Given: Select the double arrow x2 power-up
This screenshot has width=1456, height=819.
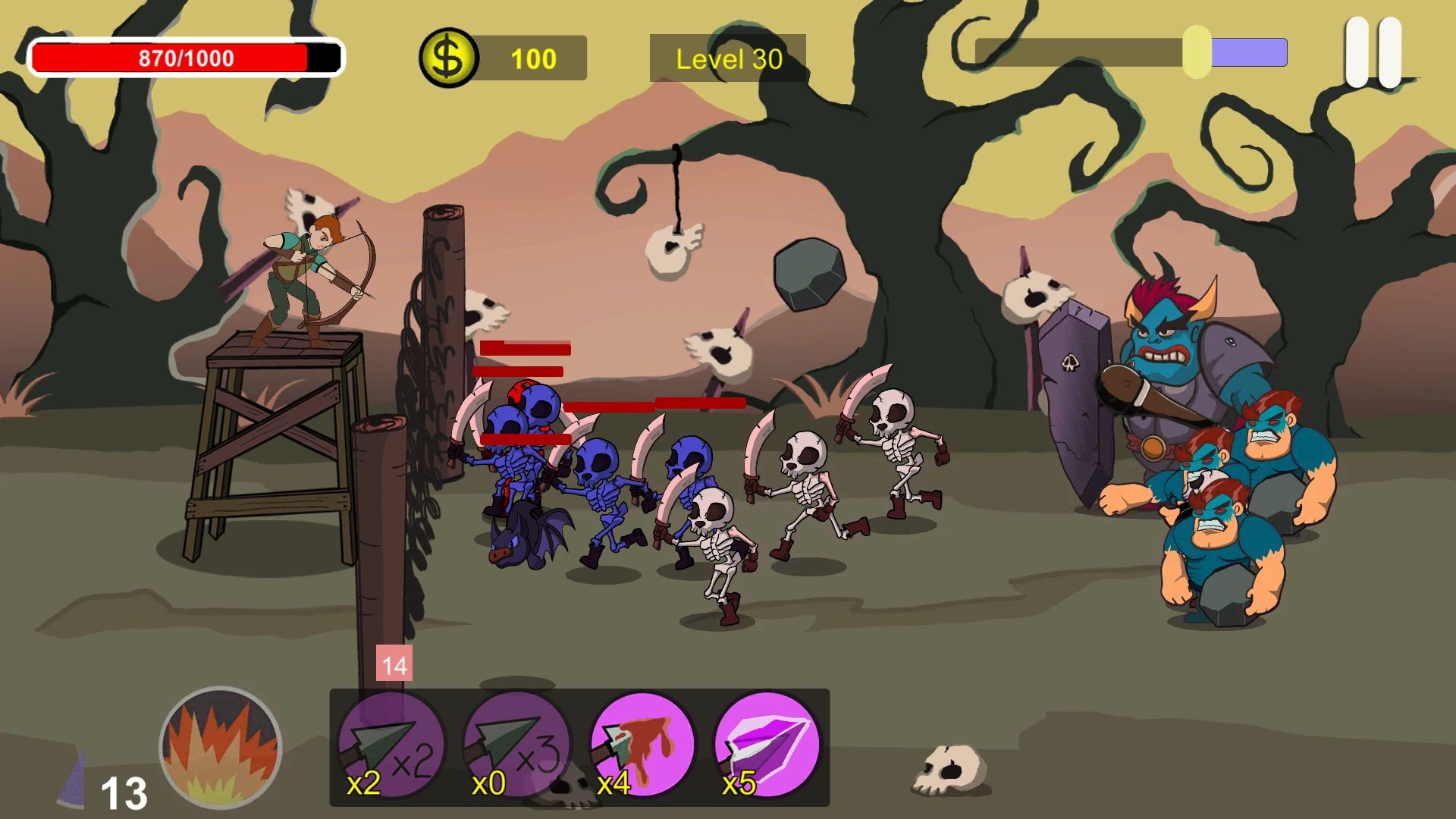Looking at the screenshot, I should pyautogui.click(x=391, y=746).
